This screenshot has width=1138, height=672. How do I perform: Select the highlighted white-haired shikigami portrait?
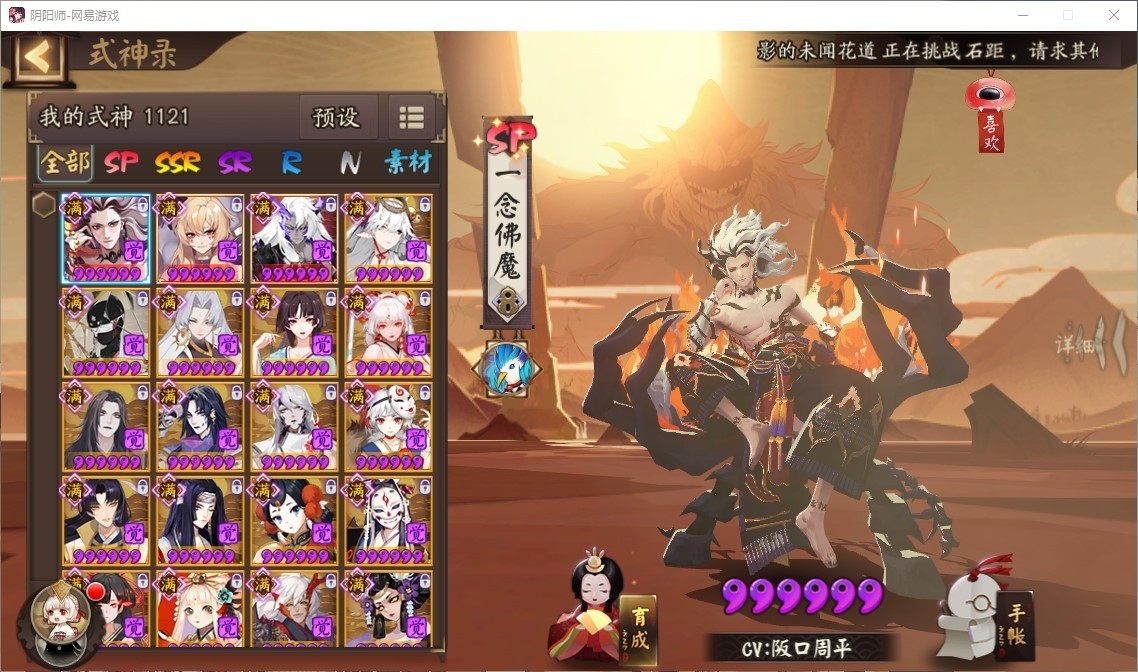(106, 238)
